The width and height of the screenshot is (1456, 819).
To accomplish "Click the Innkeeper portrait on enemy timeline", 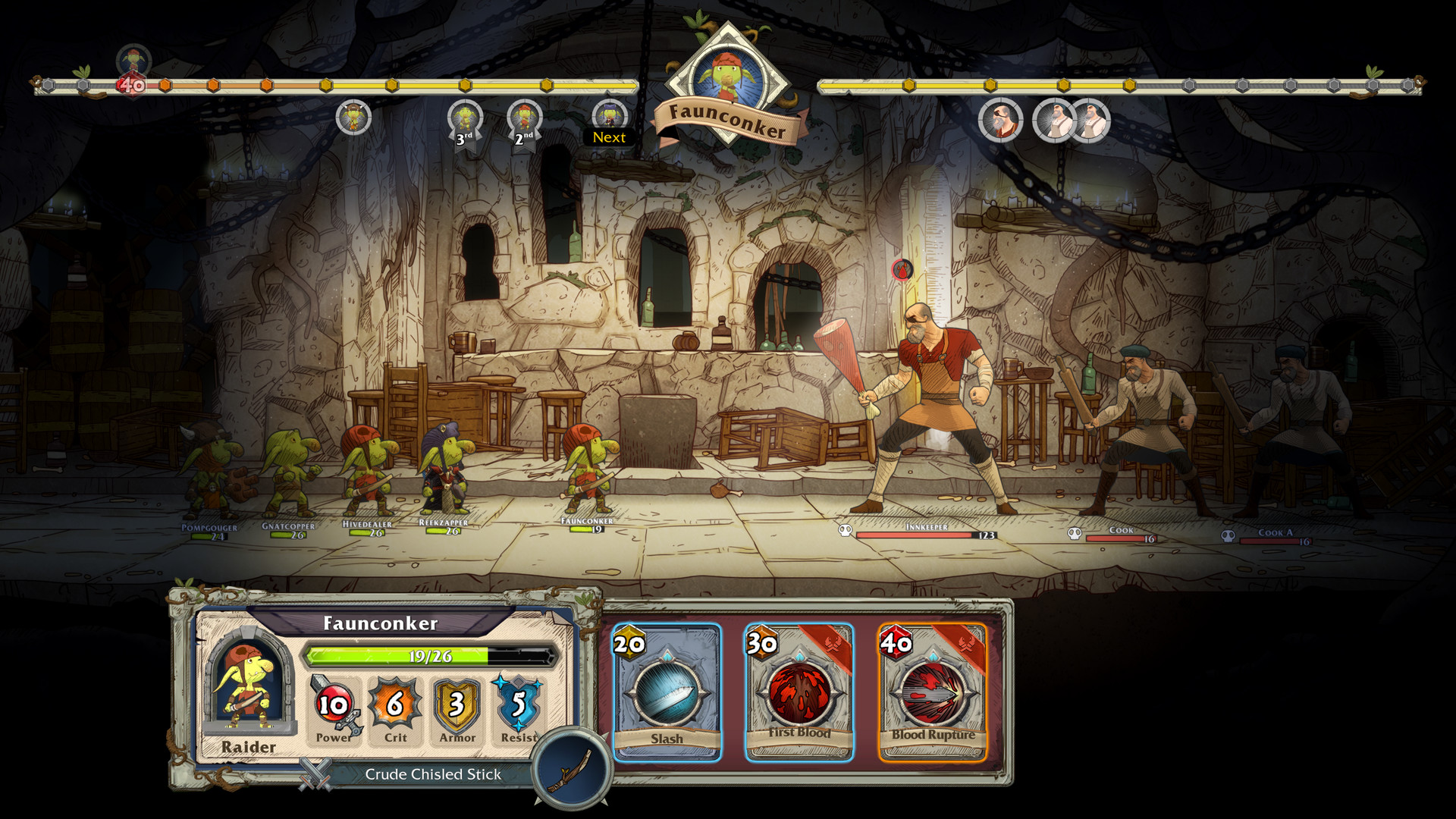I will point(1000,120).
